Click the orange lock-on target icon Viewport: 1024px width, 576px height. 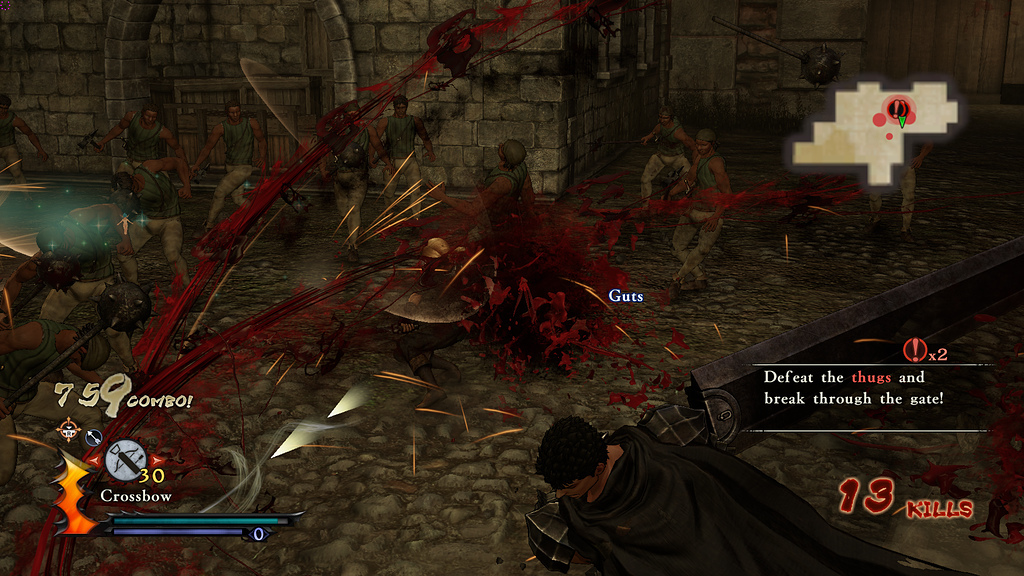click(69, 431)
